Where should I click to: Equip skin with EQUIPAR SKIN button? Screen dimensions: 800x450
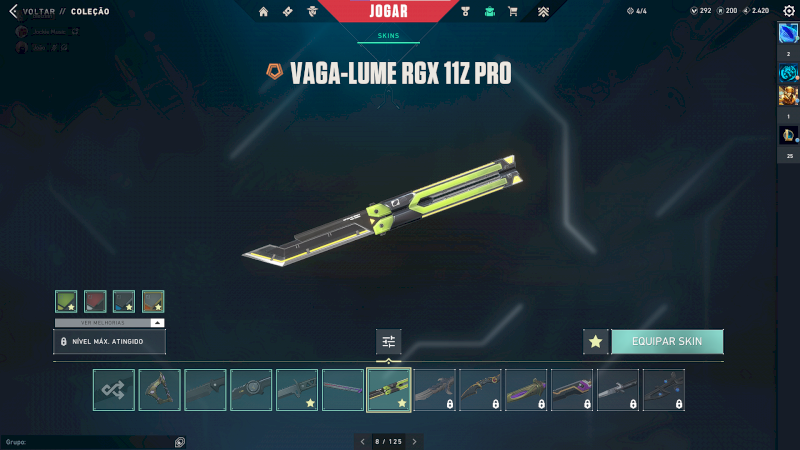point(667,342)
